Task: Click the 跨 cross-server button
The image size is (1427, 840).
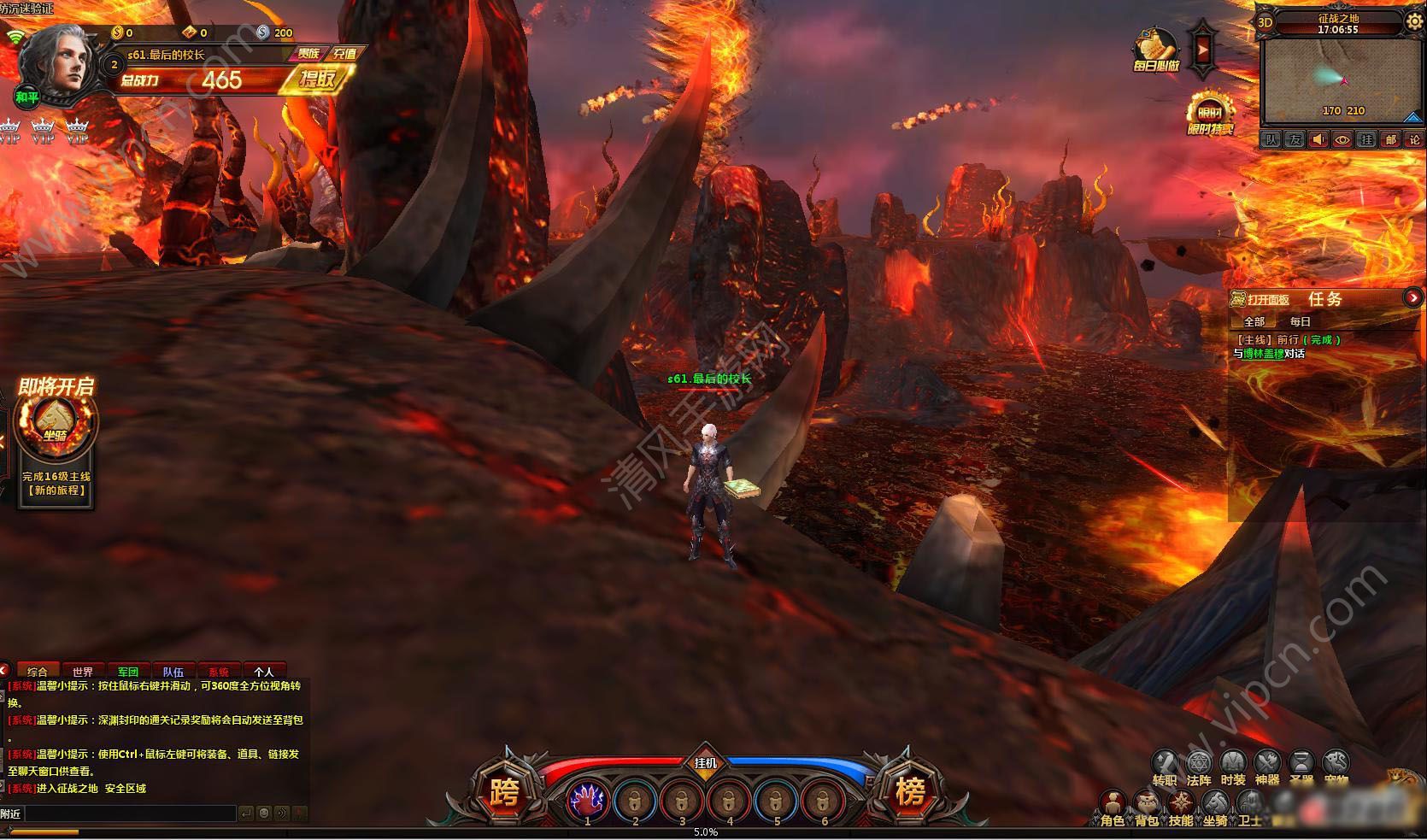Action: (503, 794)
